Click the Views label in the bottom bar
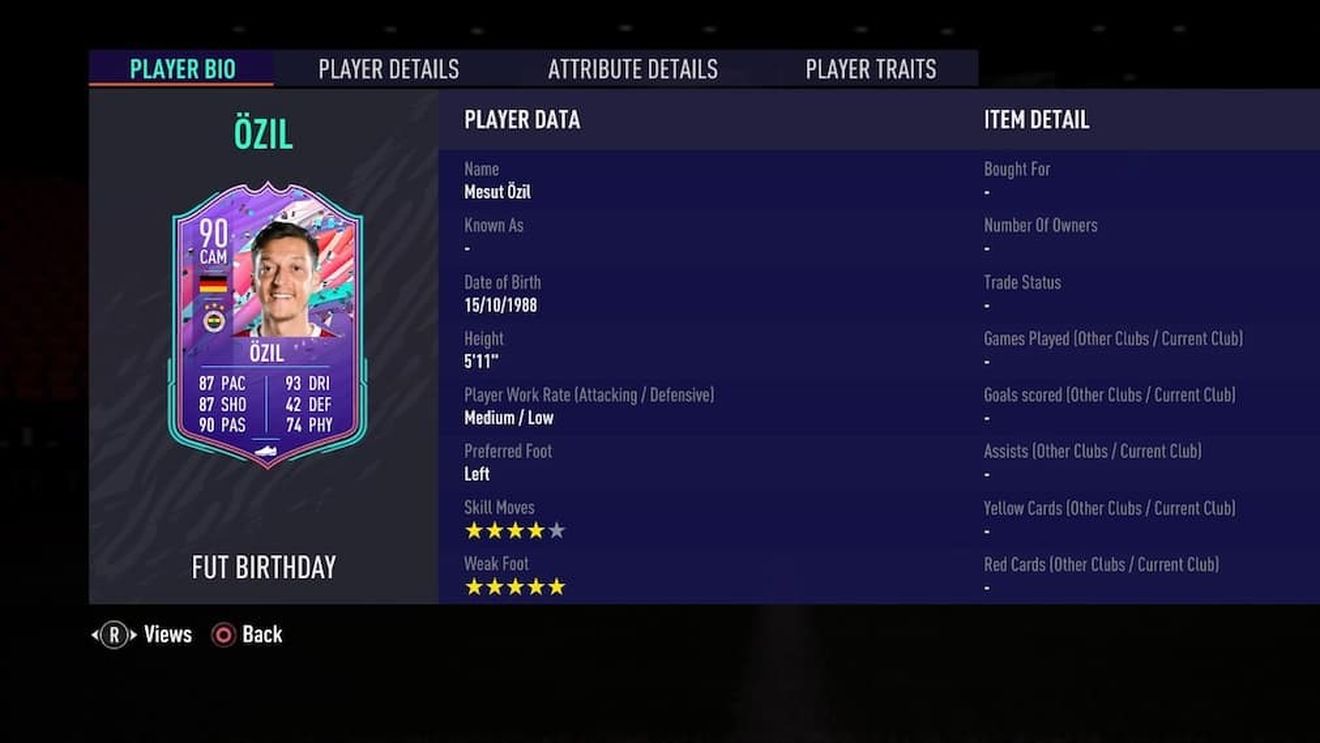This screenshot has width=1320, height=743. [168, 634]
